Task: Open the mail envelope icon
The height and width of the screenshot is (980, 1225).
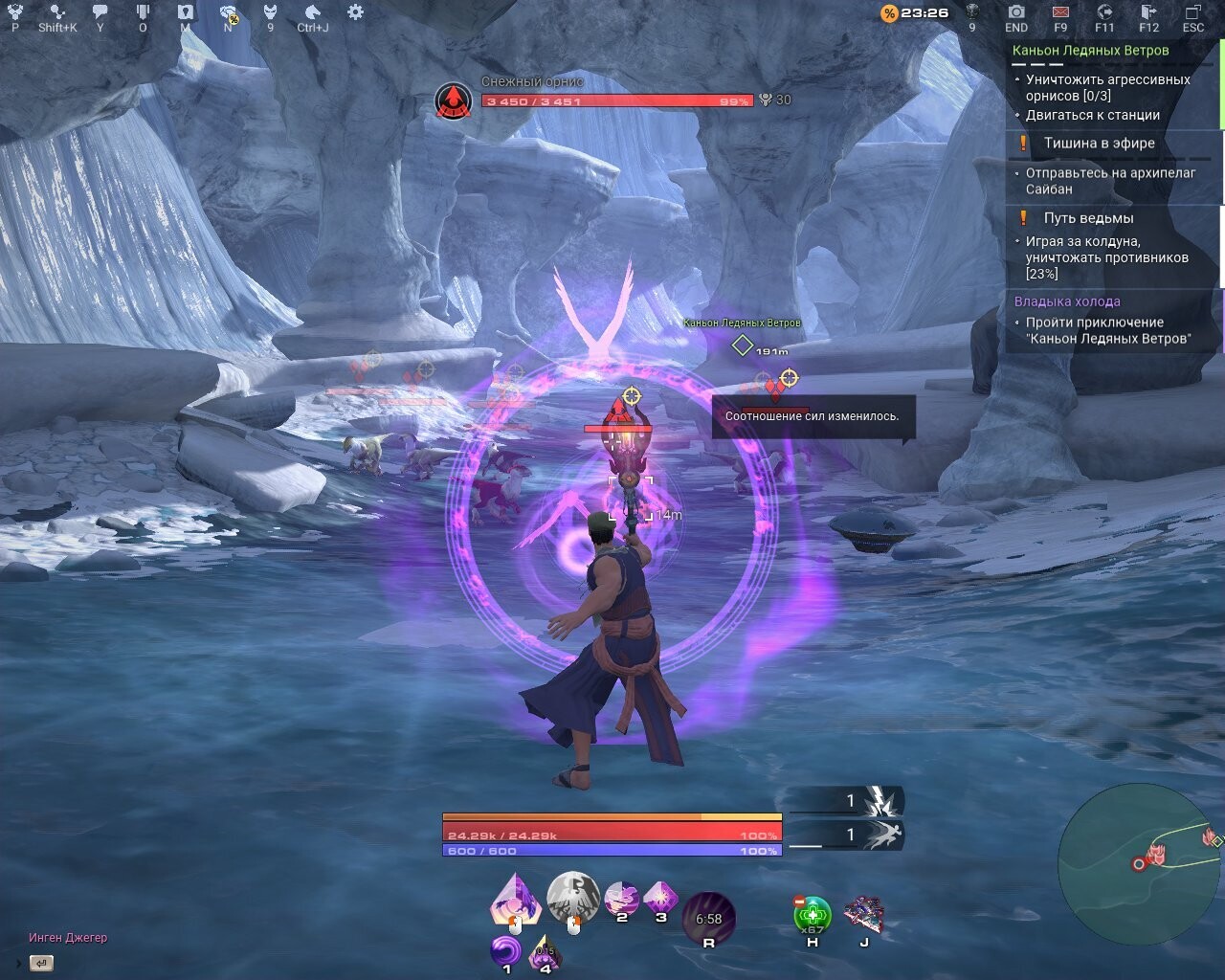Action: (1060, 12)
